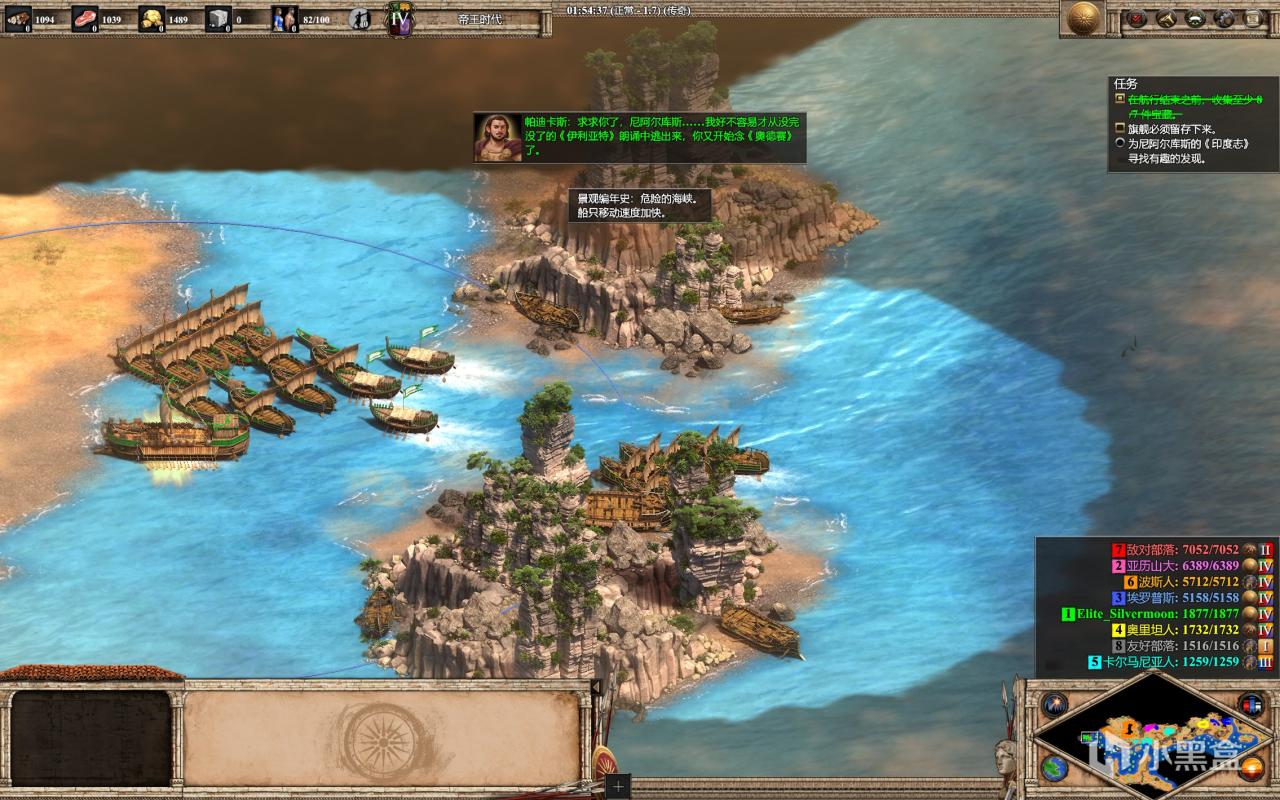Click the Elite_Silvermoon score row

pos(1150,614)
